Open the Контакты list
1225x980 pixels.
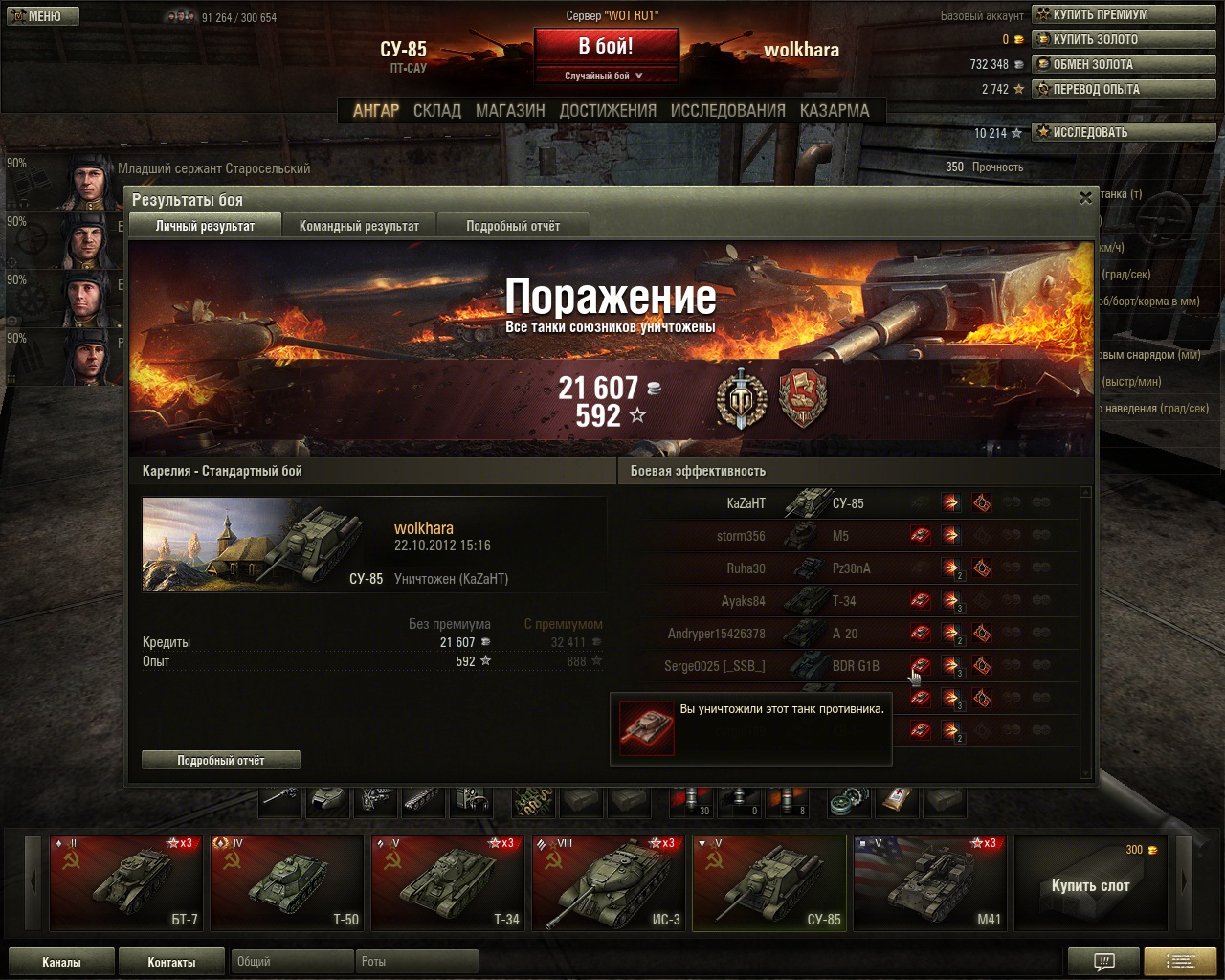[171, 962]
